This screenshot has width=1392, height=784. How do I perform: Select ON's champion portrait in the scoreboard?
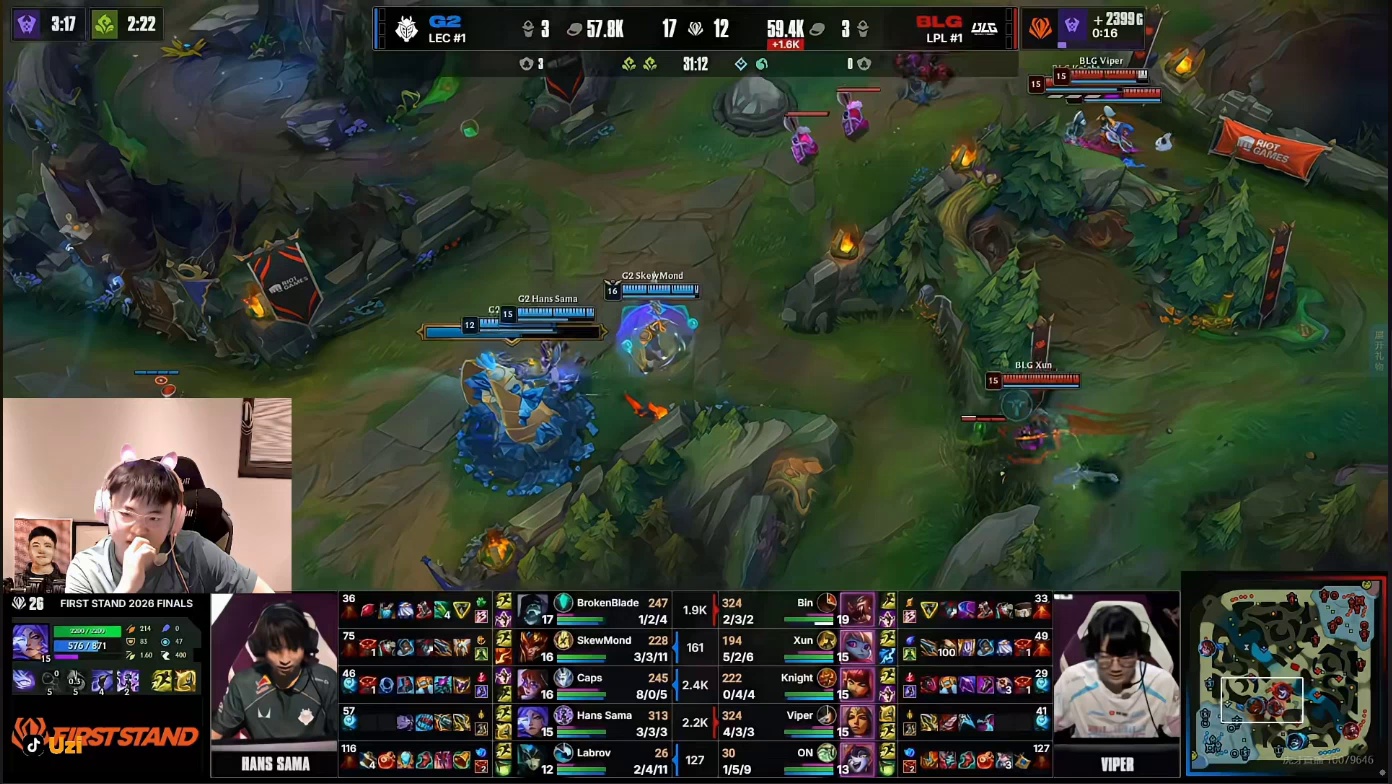point(857,758)
